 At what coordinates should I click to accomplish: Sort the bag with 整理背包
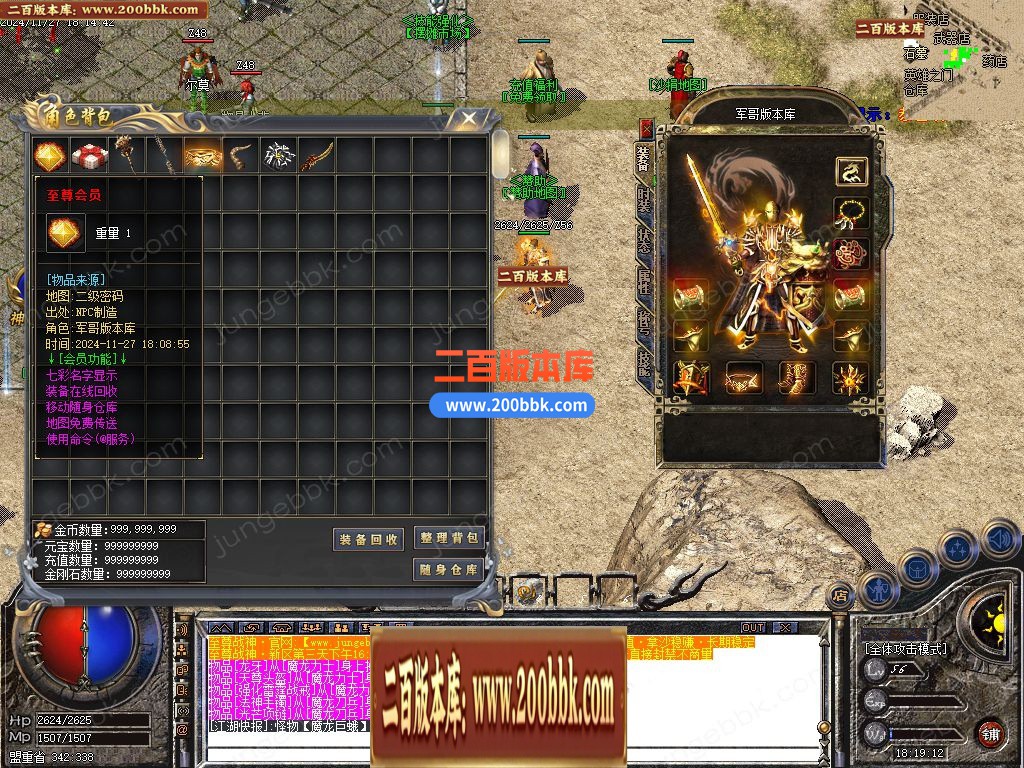450,538
